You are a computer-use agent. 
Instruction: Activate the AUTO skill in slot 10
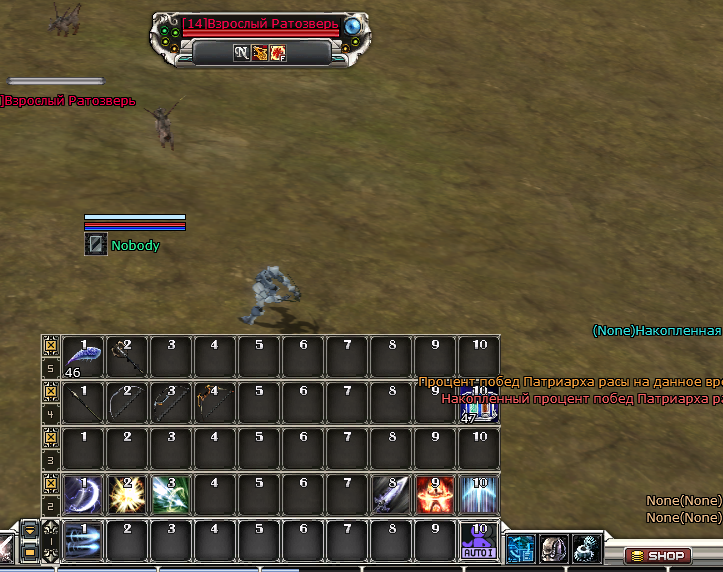coord(479,542)
